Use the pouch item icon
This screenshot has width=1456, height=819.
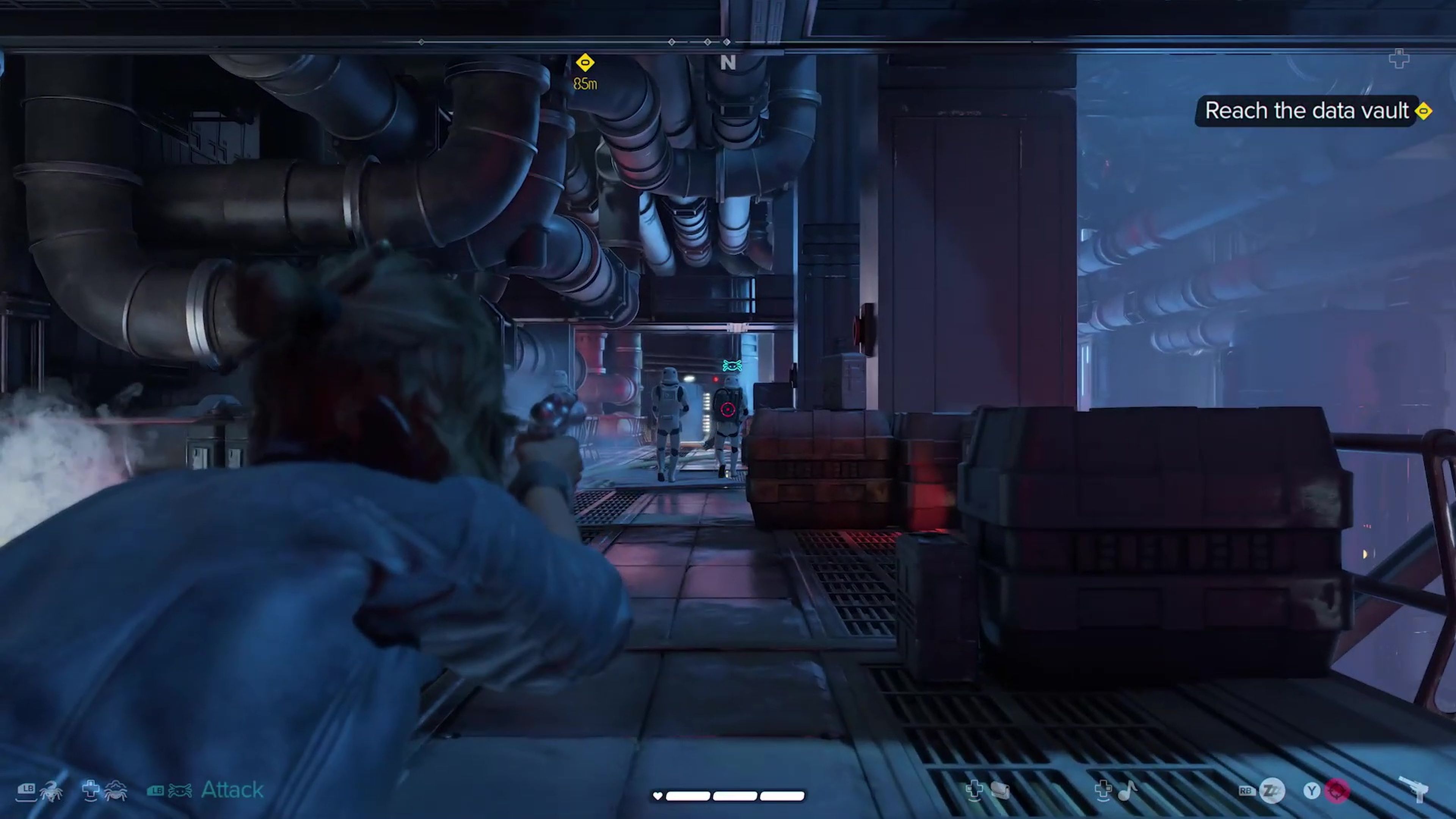[999, 791]
